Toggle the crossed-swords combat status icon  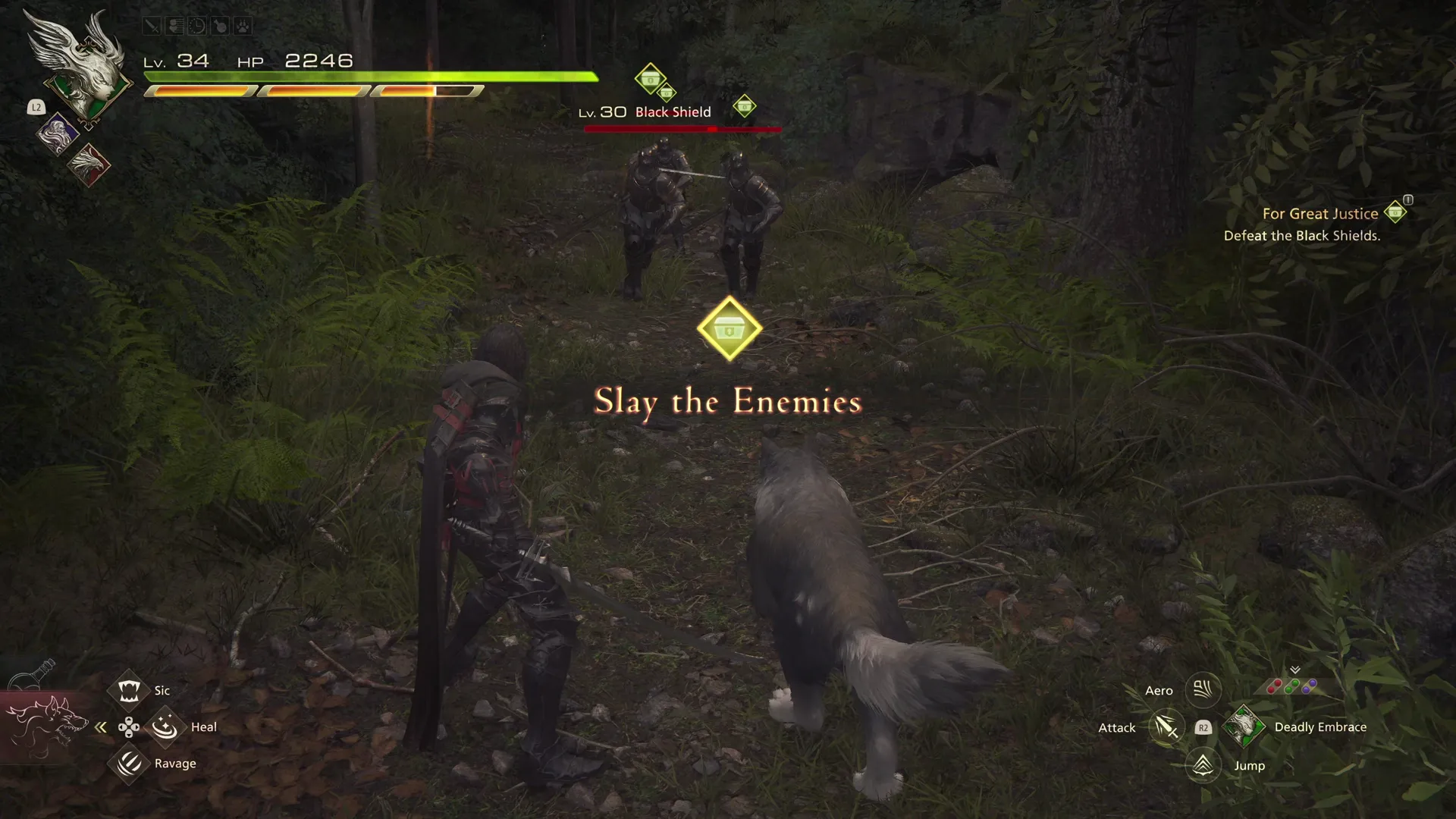[151, 25]
